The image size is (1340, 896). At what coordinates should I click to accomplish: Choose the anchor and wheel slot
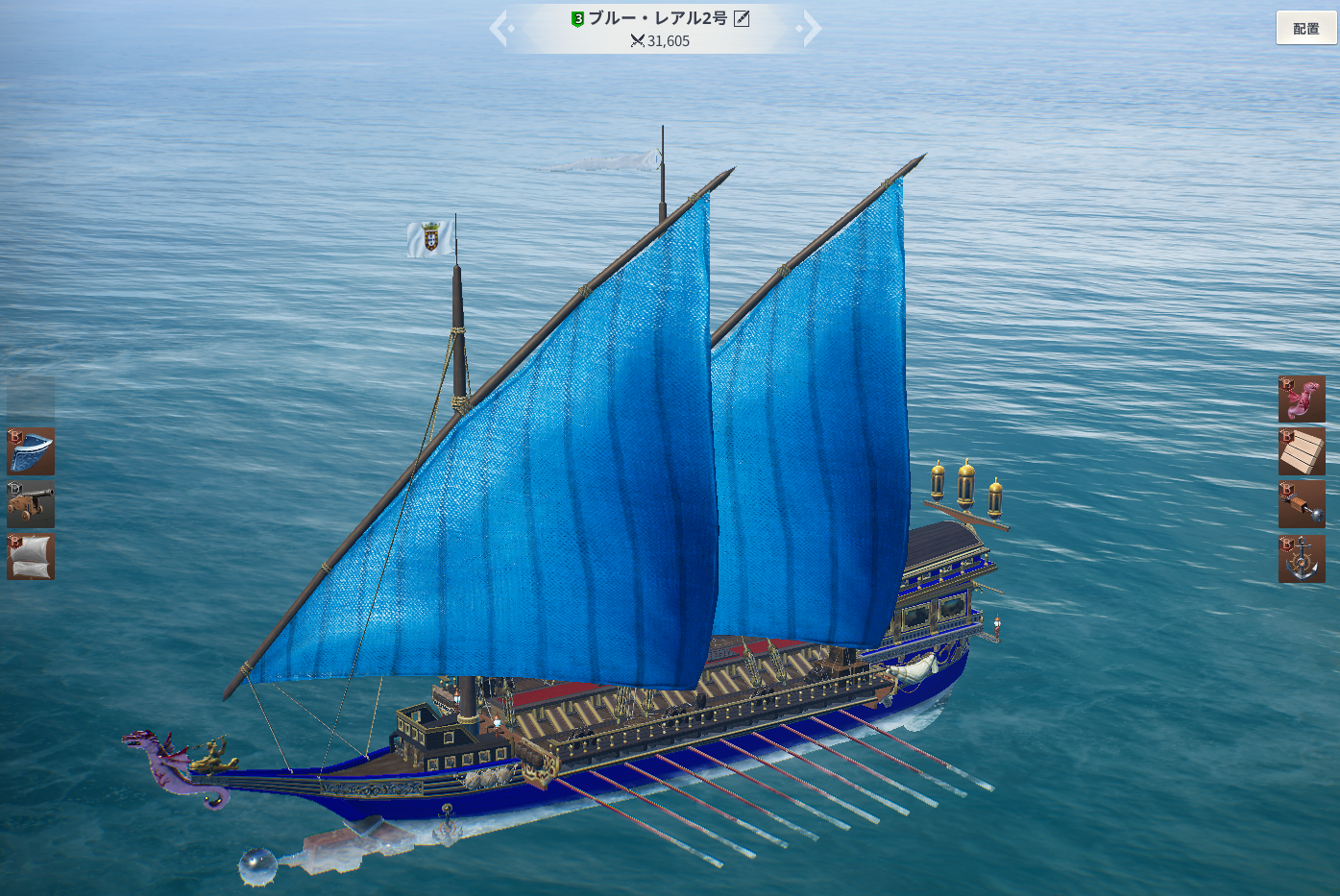click(1302, 559)
